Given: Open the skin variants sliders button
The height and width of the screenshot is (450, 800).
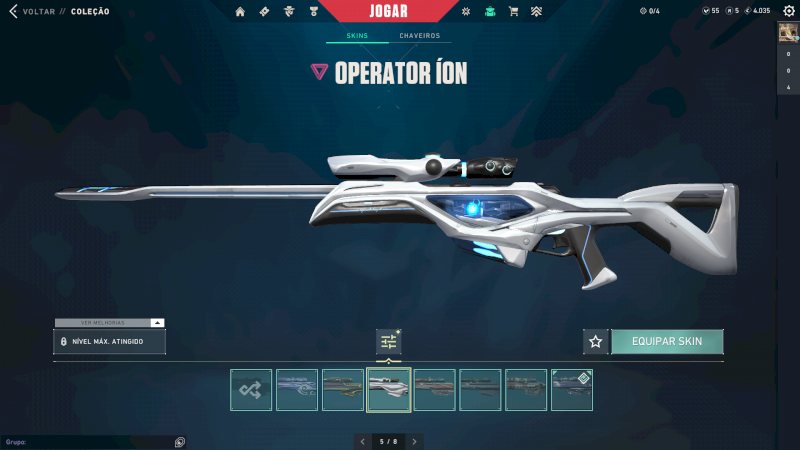Looking at the screenshot, I should [x=389, y=342].
